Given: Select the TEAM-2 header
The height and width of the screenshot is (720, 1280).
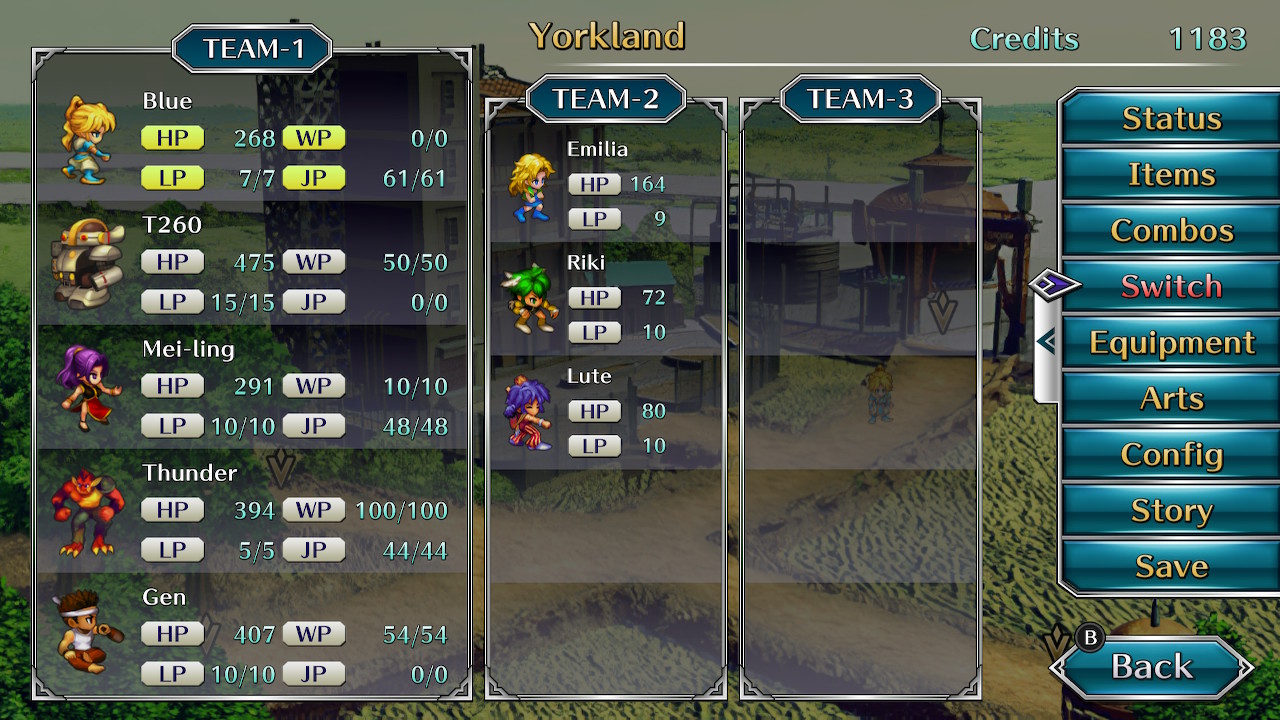Looking at the screenshot, I should click(x=606, y=99).
